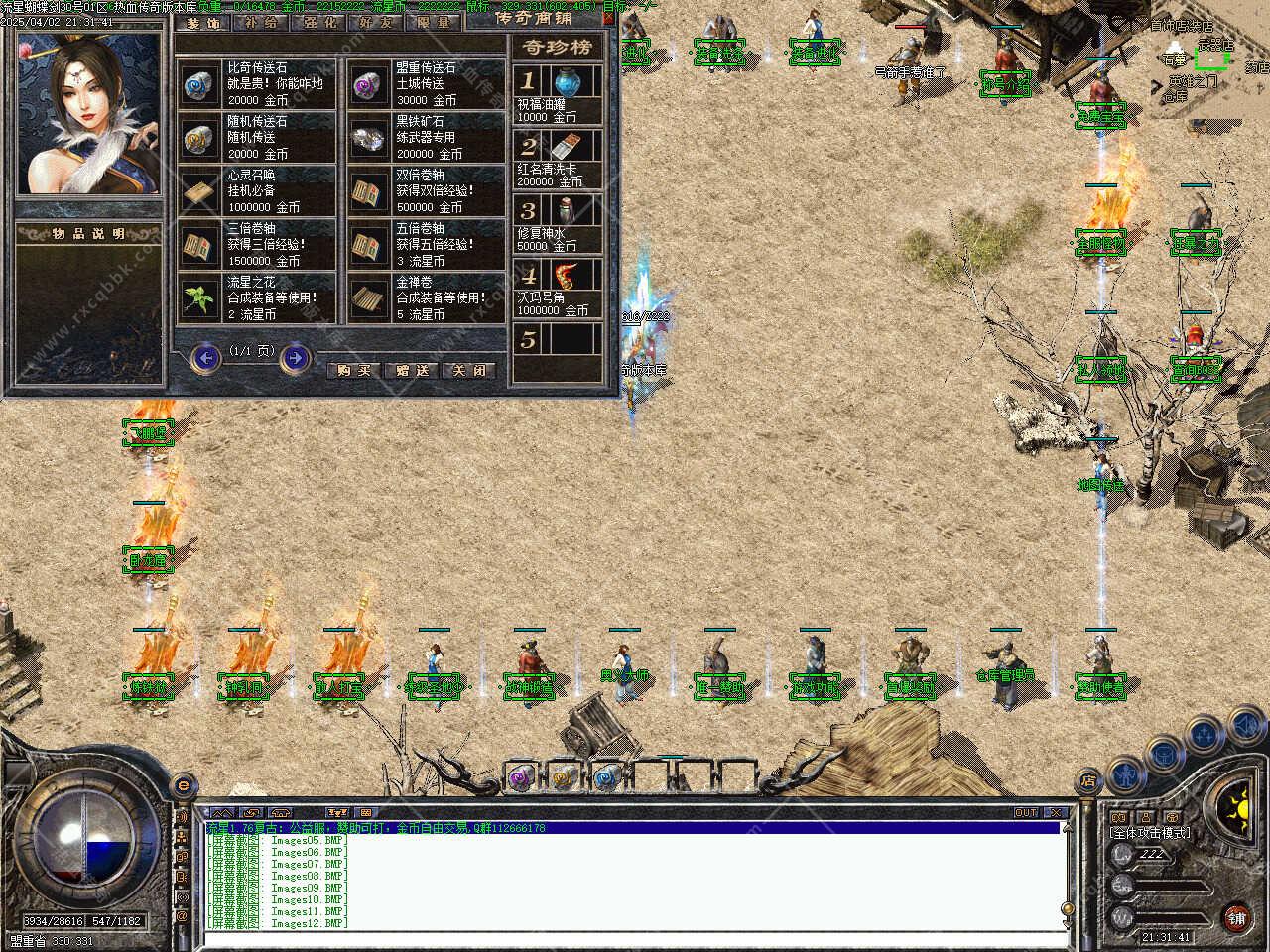Click the orange 'e' round button
Screen dimensions: 1270x952
(x=182, y=785)
